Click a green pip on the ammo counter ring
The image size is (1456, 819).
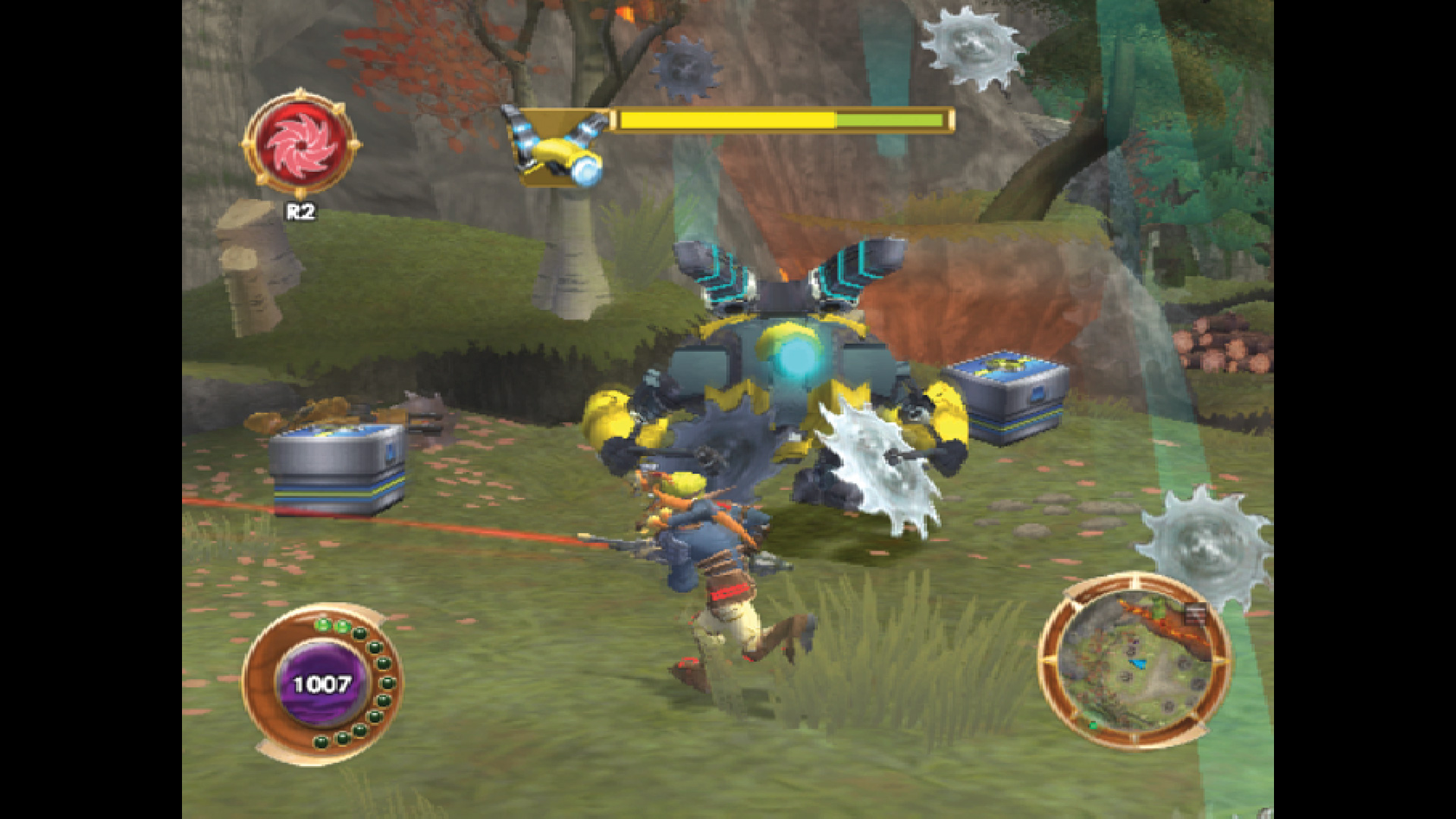pos(323,625)
